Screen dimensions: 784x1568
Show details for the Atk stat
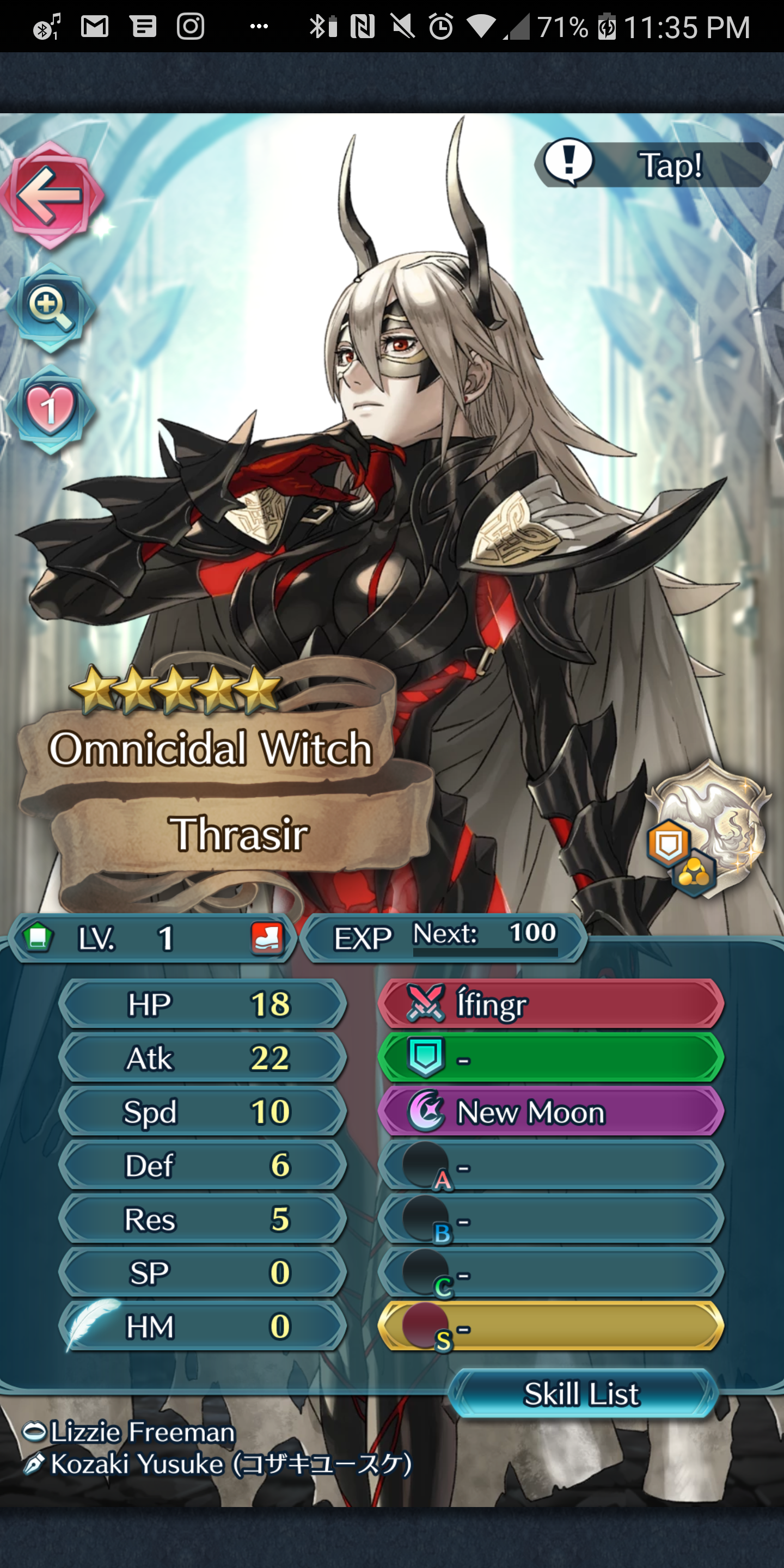203,1058
